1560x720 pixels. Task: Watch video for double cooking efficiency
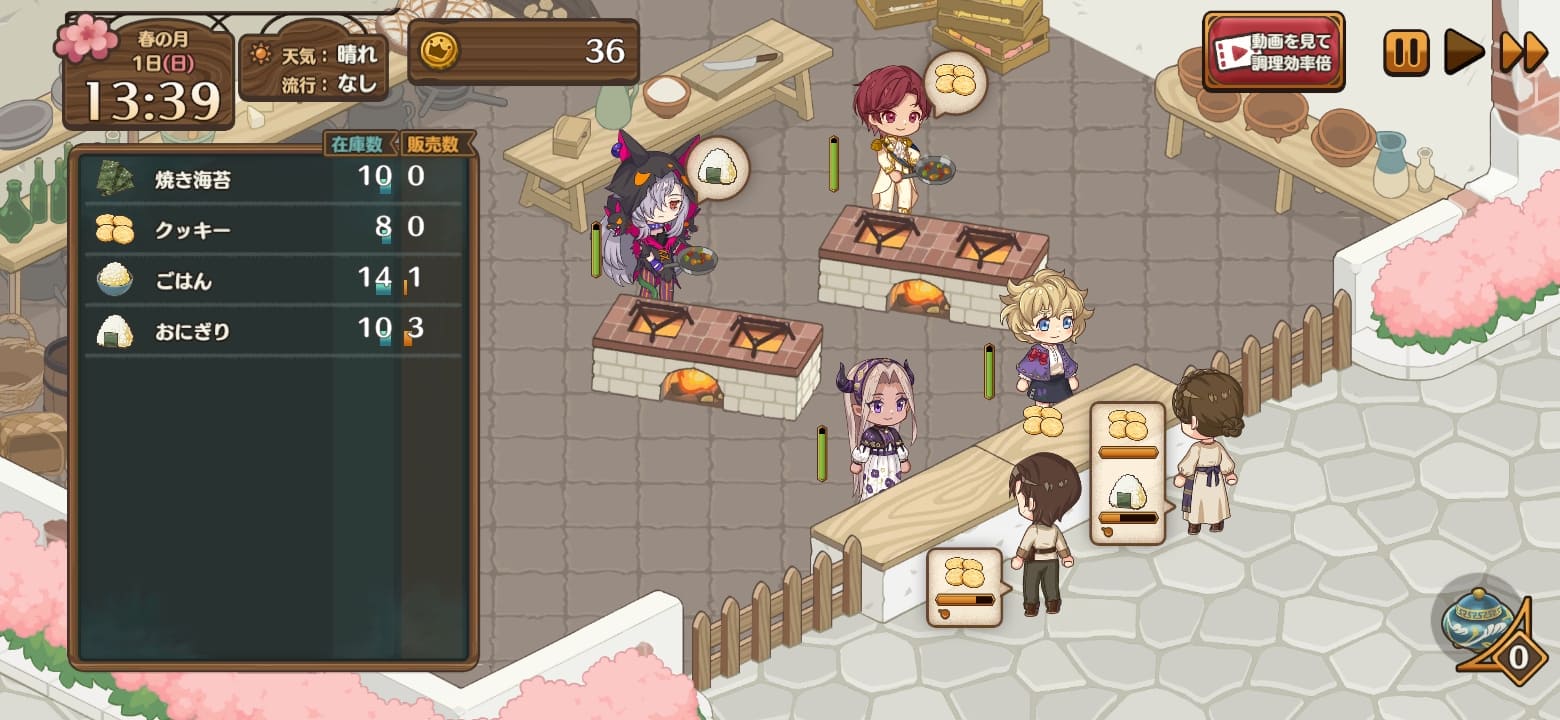1273,52
